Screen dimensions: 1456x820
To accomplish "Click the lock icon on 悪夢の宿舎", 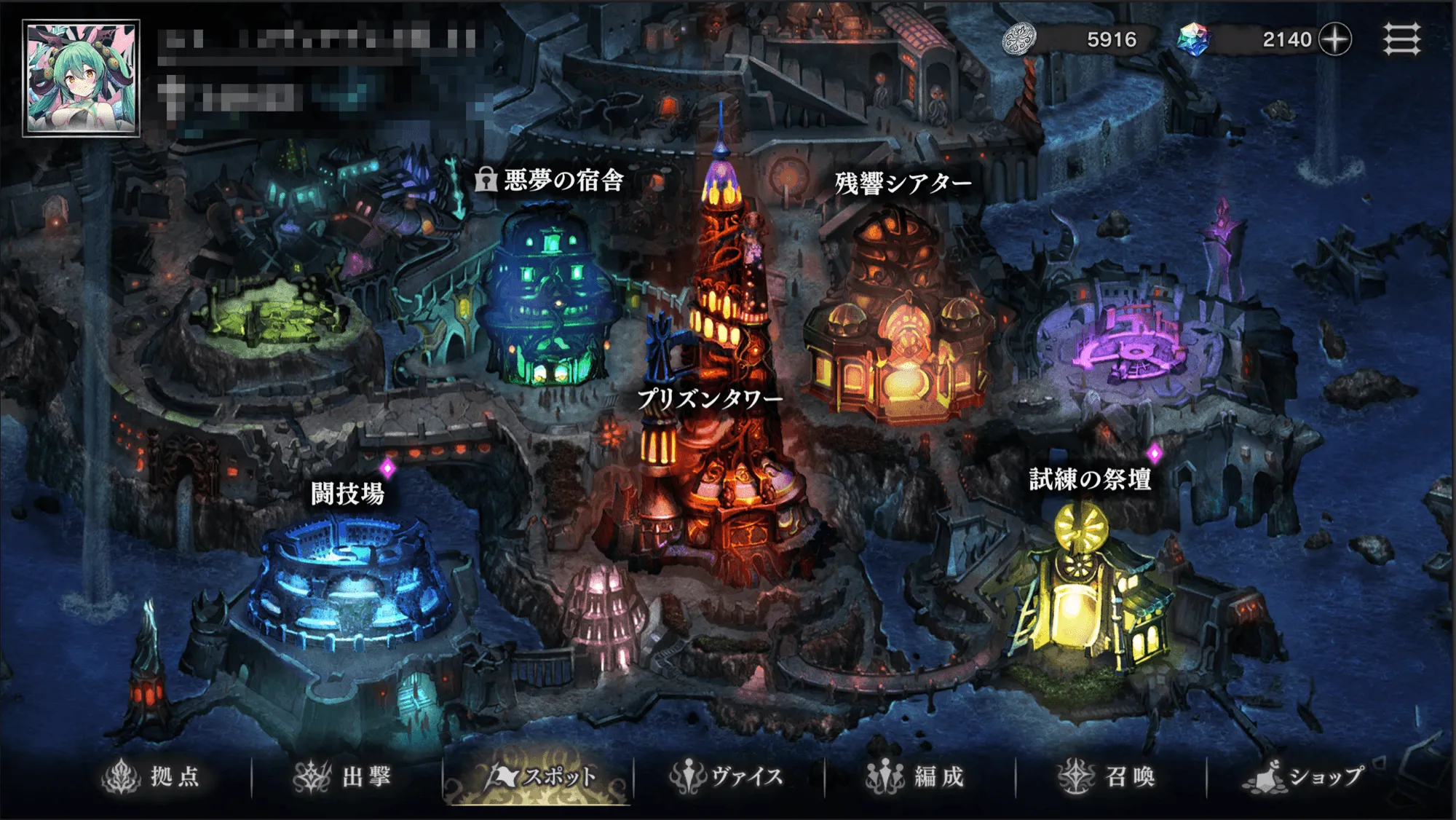I will (x=487, y=181).
